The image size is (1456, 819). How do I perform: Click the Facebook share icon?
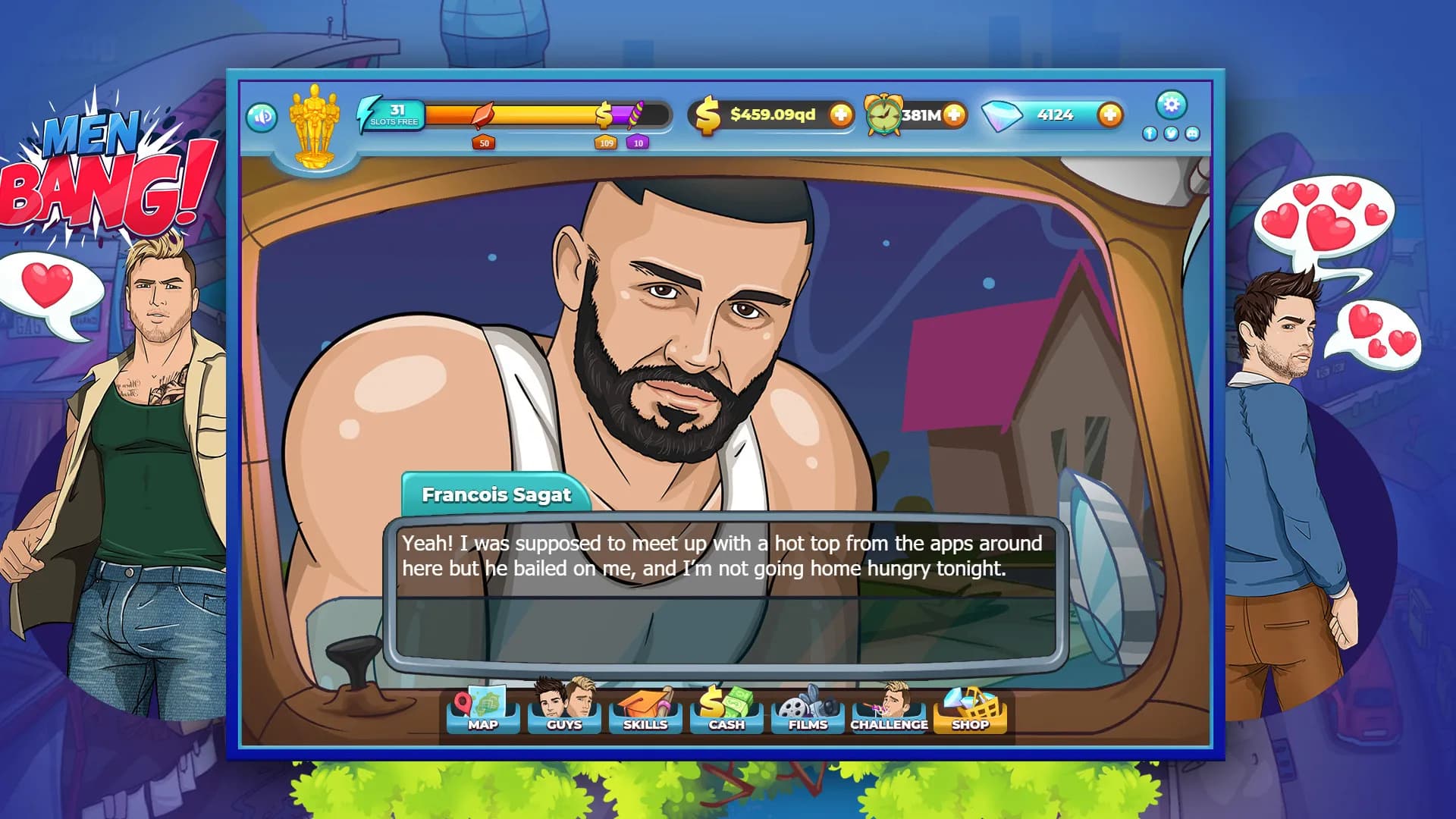pyautogui.click(x=1150, y=133)
